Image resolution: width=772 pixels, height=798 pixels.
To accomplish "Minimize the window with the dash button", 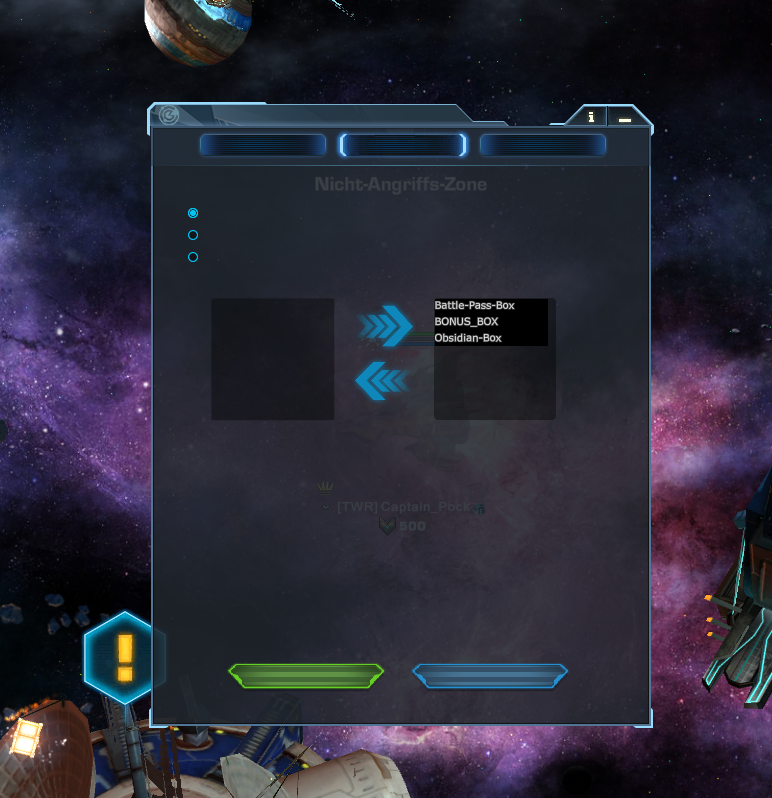I will click(625, 118).
